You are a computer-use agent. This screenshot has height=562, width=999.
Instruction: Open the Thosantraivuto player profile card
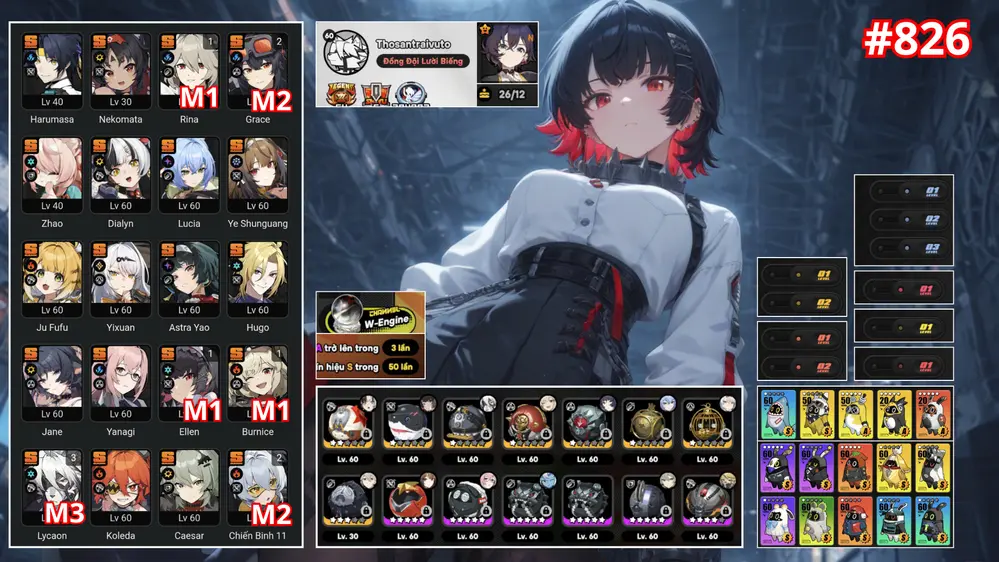point(427,64)
